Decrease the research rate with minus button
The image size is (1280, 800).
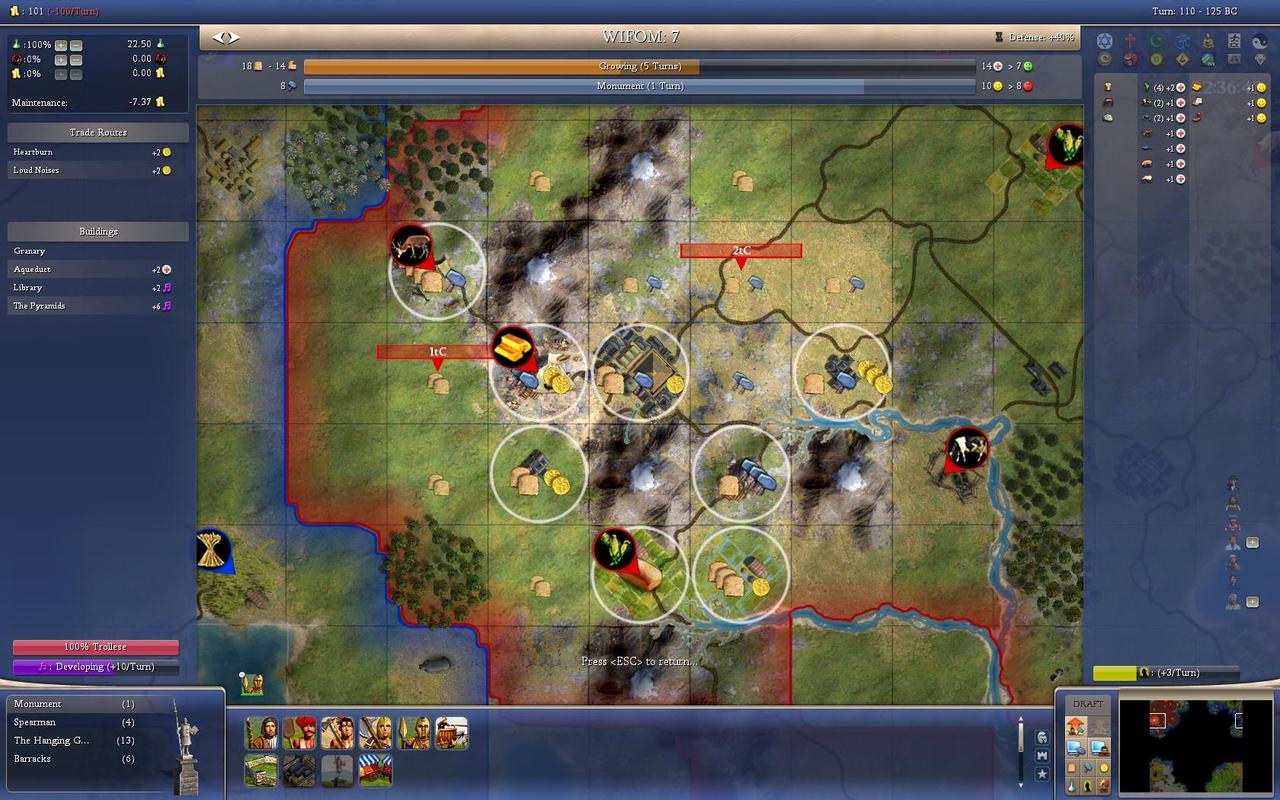(x=76, y=45)
